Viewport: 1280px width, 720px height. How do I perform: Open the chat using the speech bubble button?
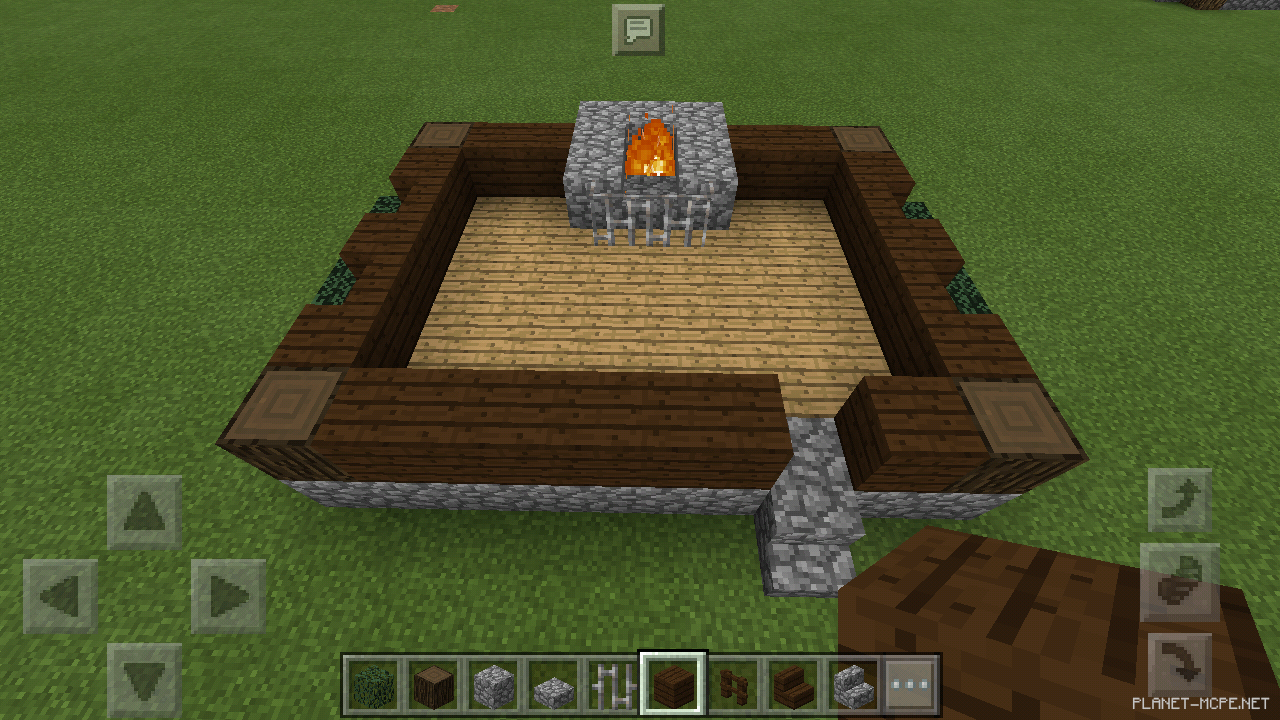(638, 29)
